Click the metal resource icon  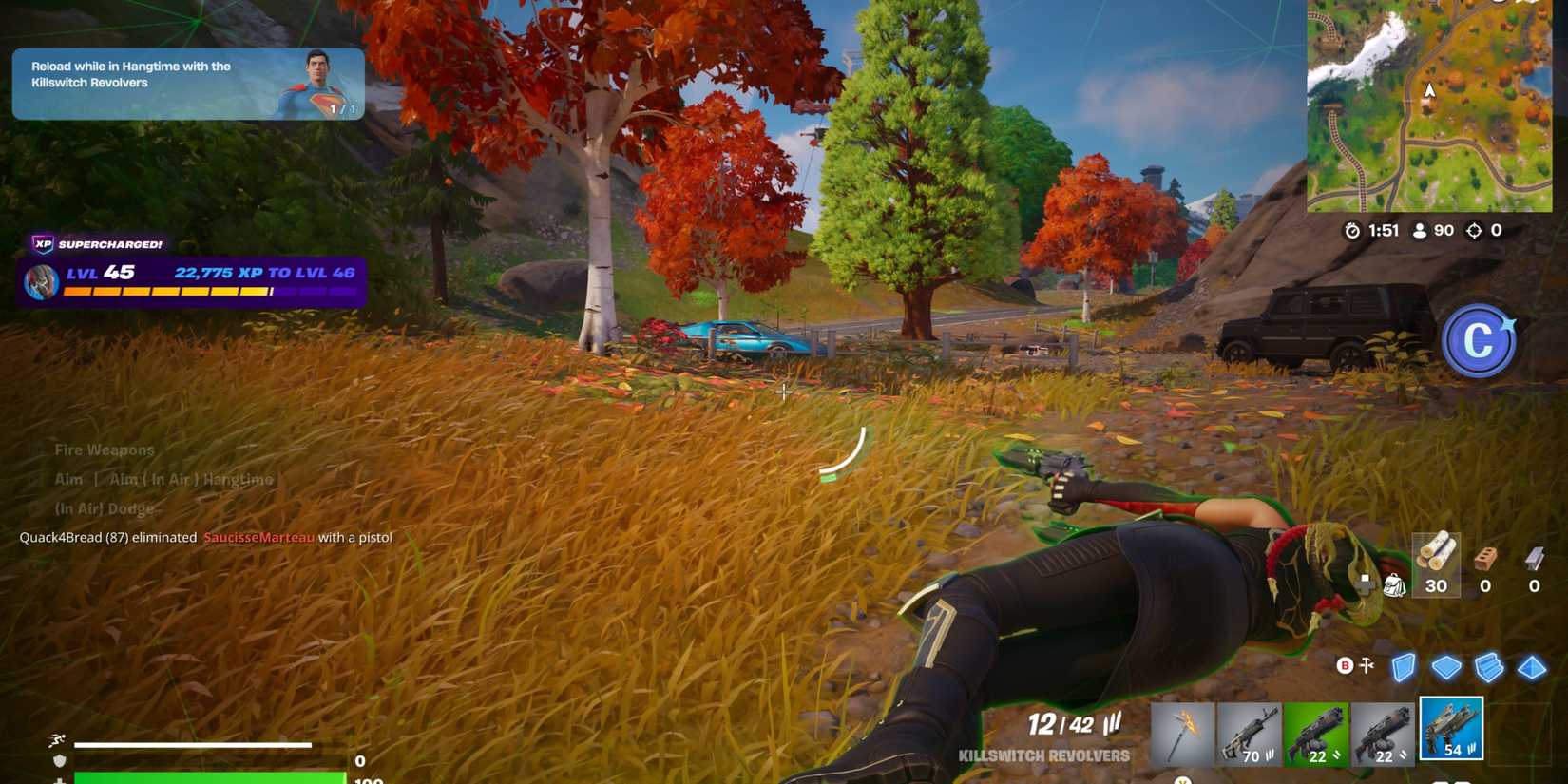1533,561
